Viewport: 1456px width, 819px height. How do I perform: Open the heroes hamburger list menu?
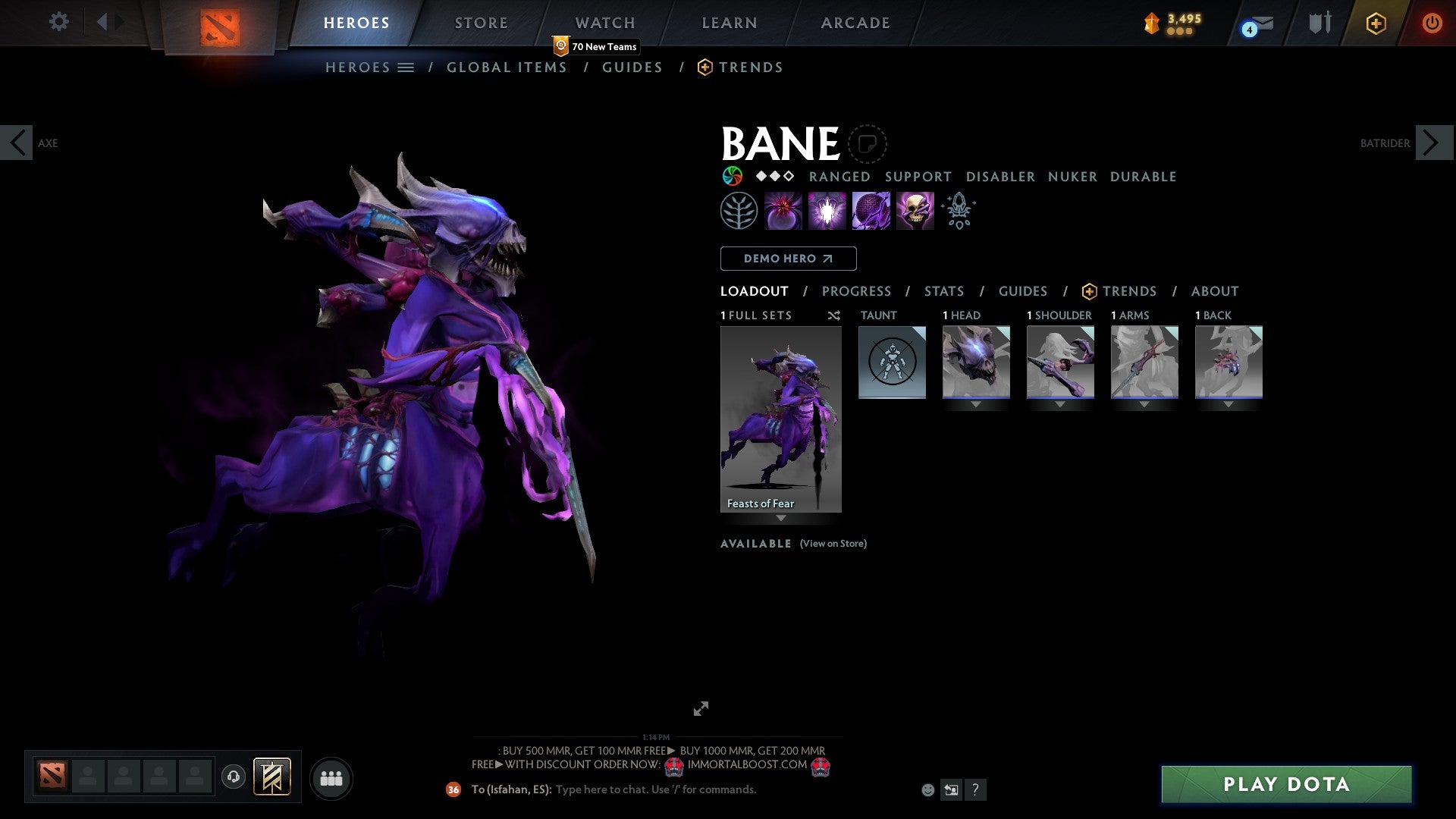click(406, 67)
